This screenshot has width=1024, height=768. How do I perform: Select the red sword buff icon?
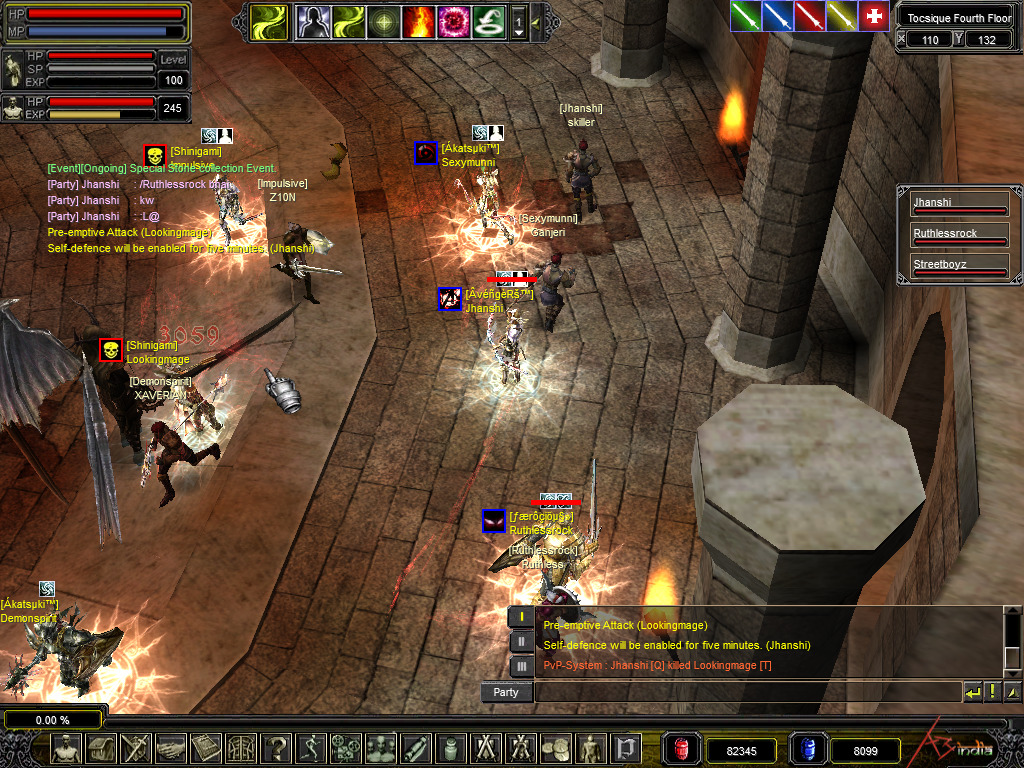coord(809,16)
